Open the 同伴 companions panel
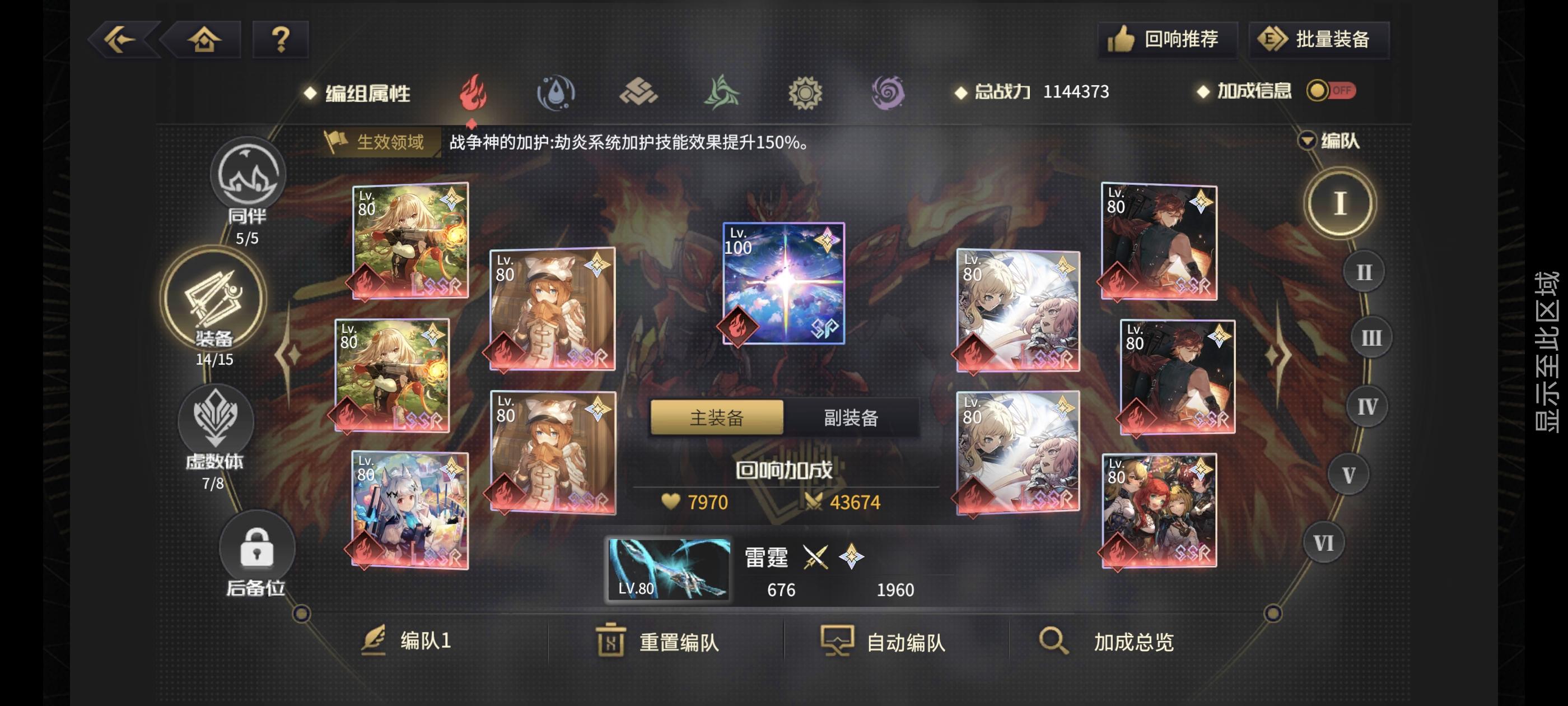 (x=247, y=175)
